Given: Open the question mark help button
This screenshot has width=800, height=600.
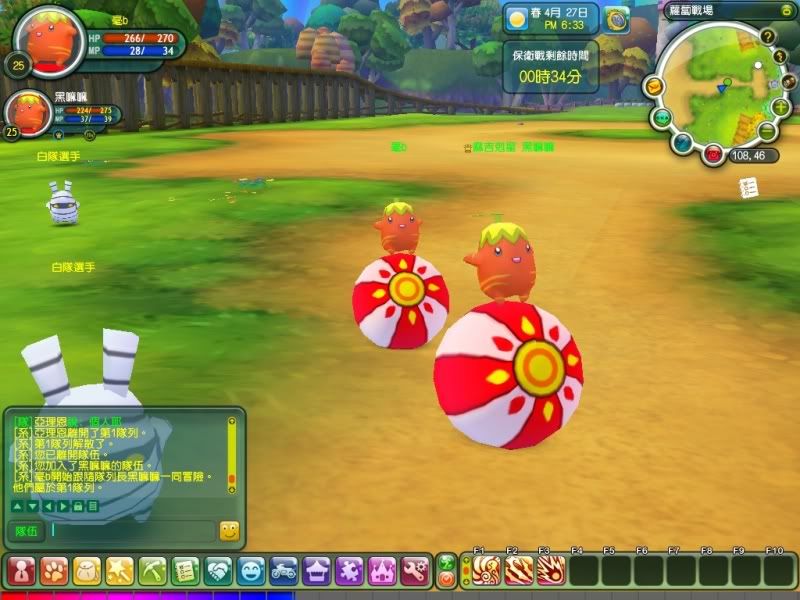Looking at the screenshot, I should tap(768, 37).
